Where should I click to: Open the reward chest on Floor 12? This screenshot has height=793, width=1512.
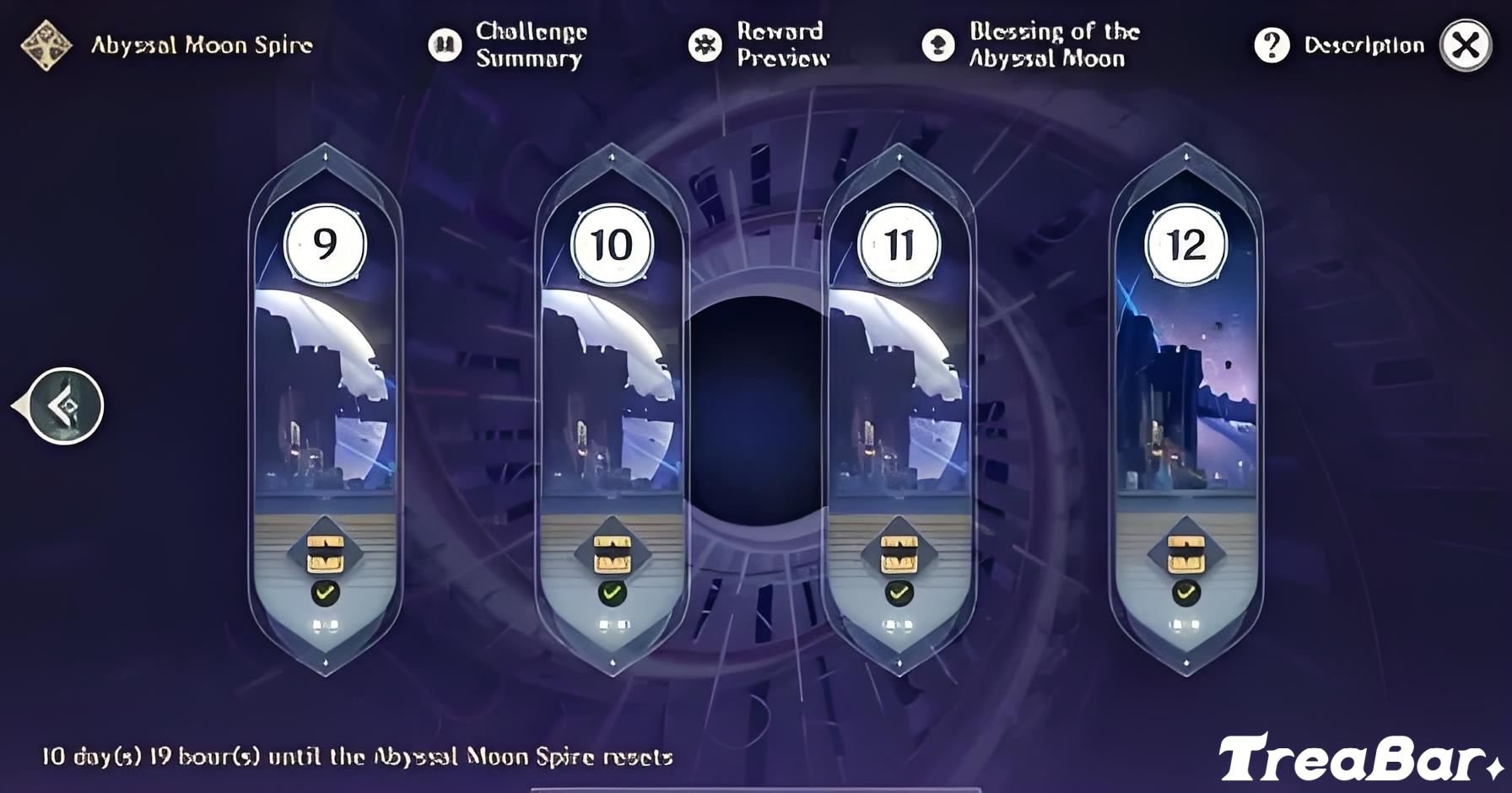pyautogui.click(x=1188, y=553)
